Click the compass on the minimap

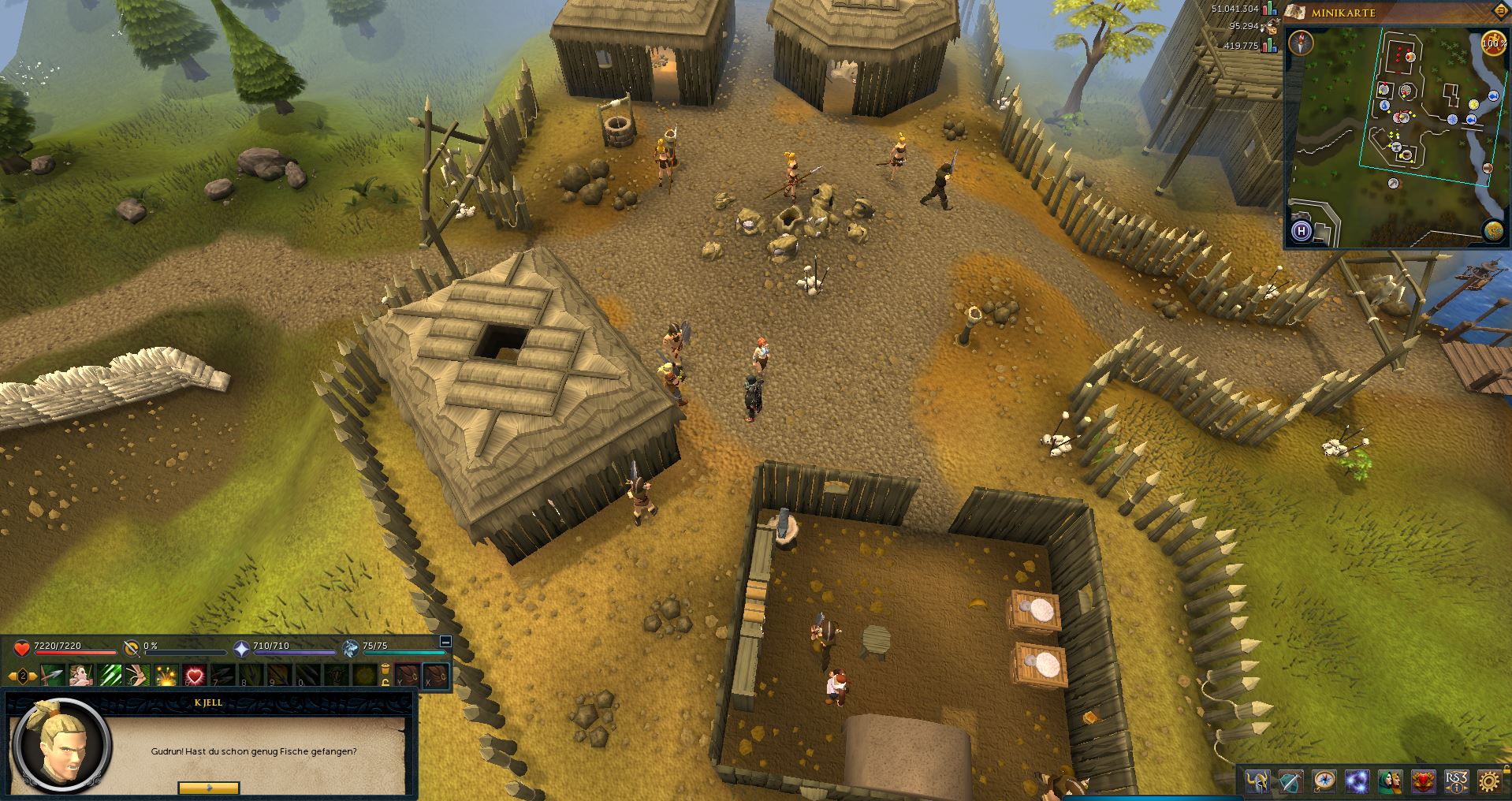tap(1301, 43)
